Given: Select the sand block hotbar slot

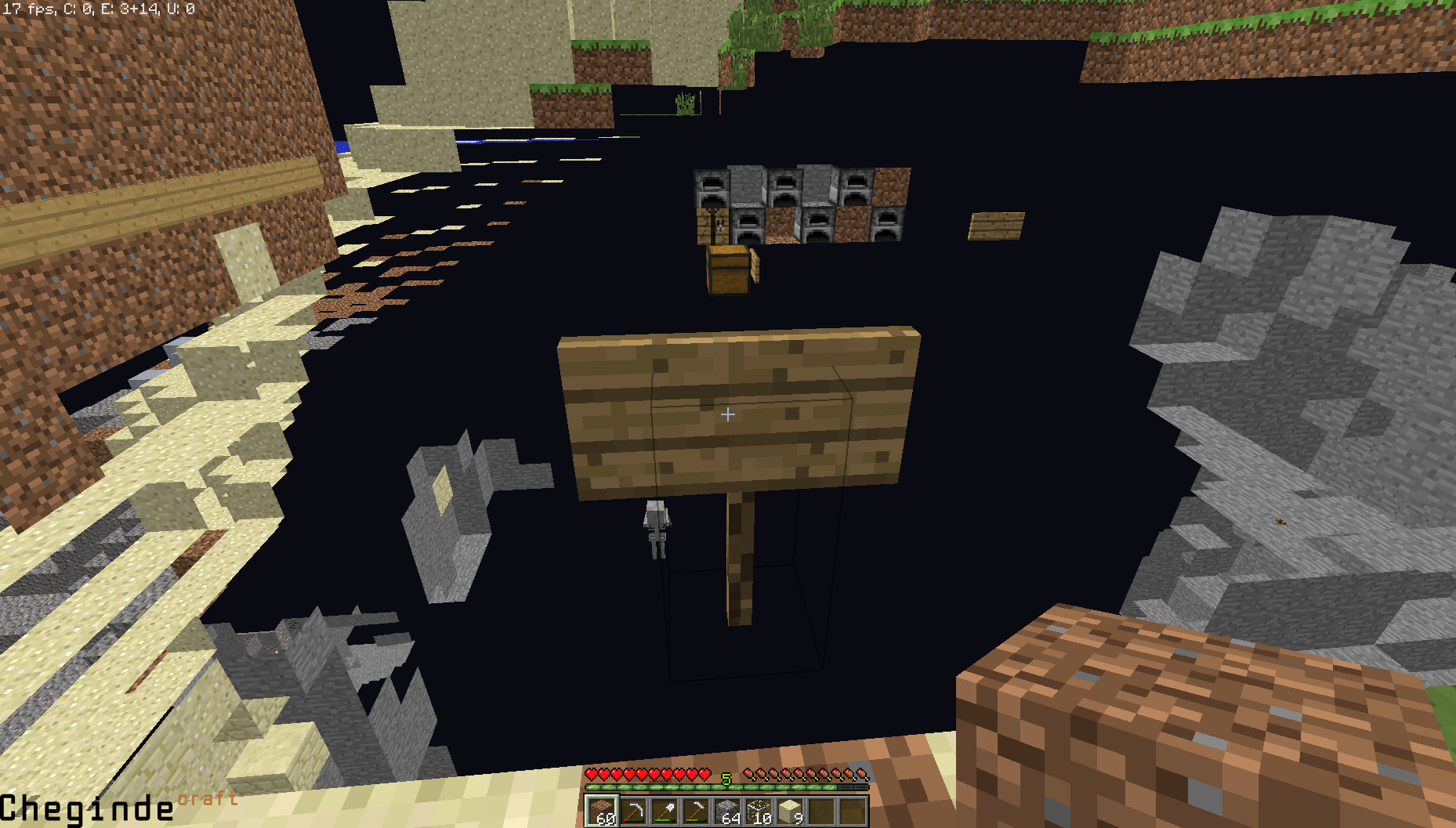Looking at the screenshot, I should (x=790, y=812).
